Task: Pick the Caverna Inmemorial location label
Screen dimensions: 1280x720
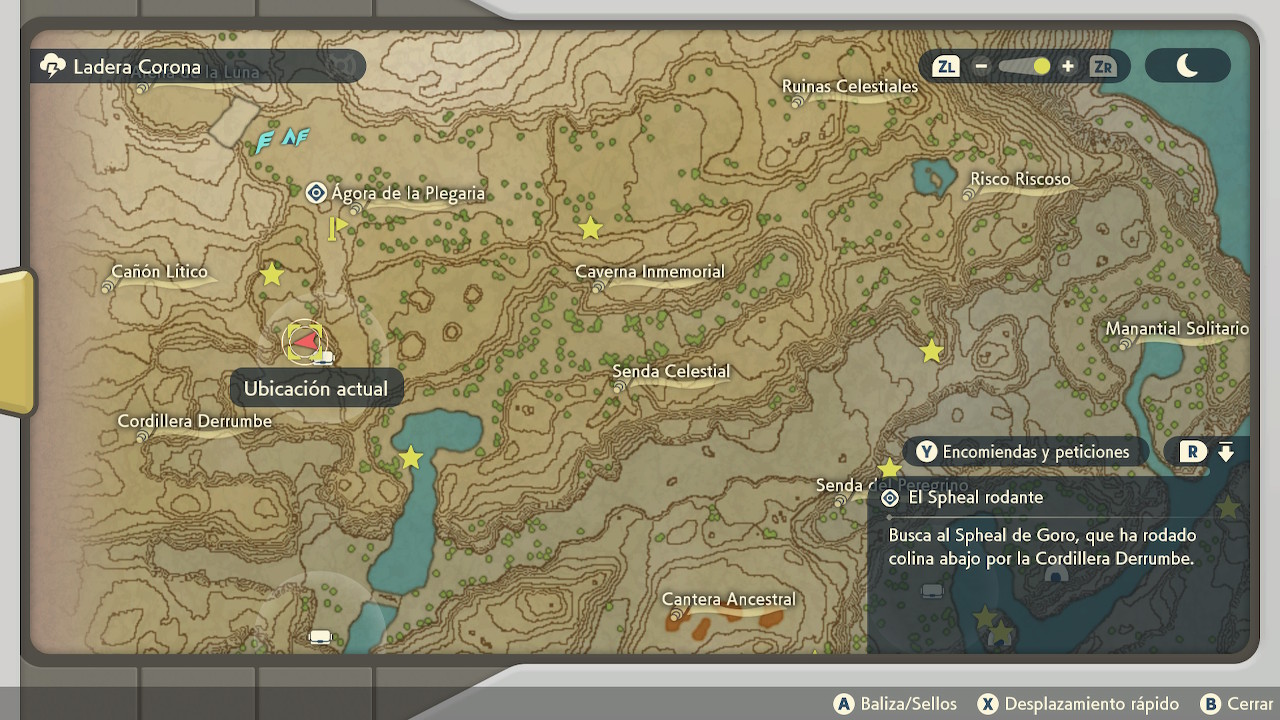Action: (649, 272)
